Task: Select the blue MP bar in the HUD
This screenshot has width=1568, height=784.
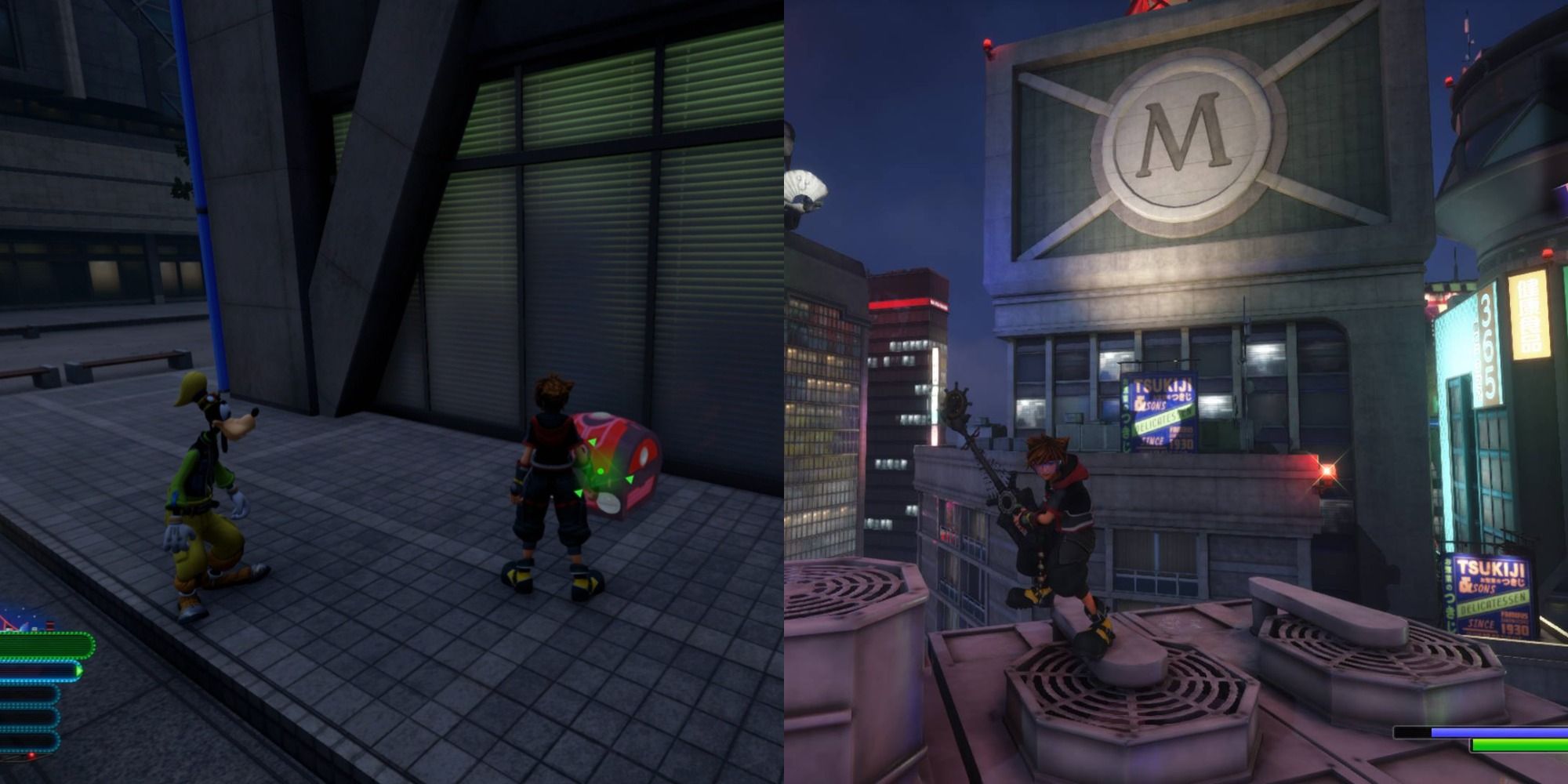Action: [35, 670]
